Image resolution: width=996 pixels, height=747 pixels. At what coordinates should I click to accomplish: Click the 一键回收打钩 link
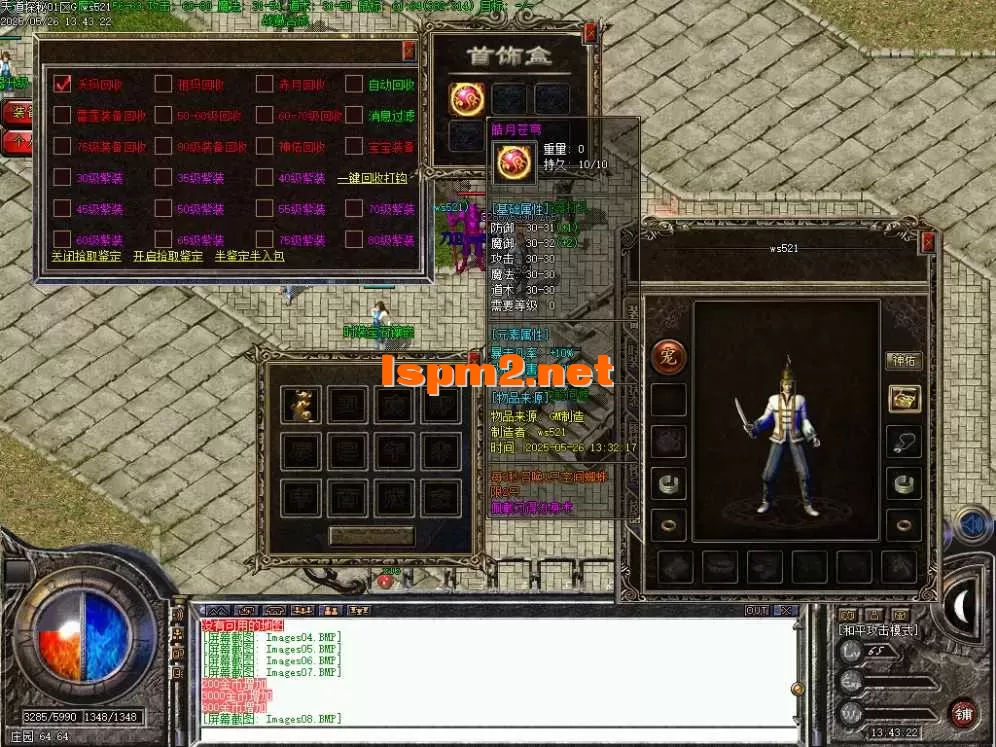(372, 178)
